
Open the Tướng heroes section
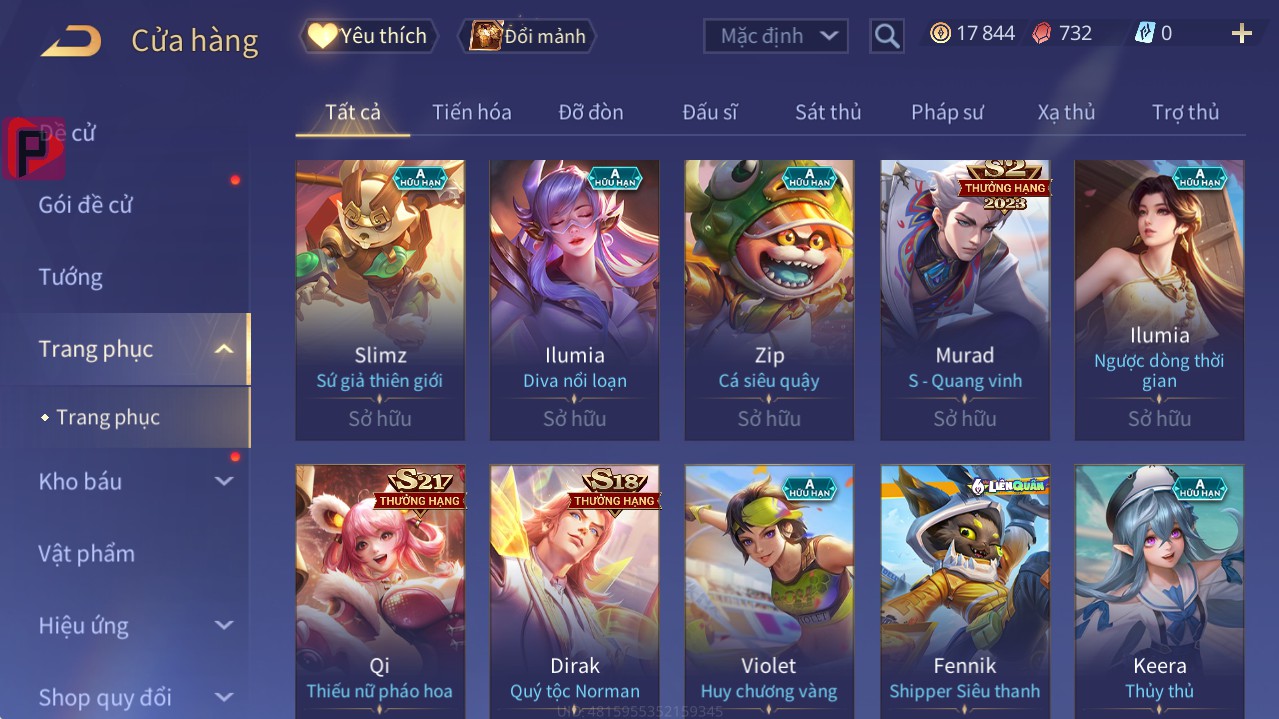pos(71,277)
